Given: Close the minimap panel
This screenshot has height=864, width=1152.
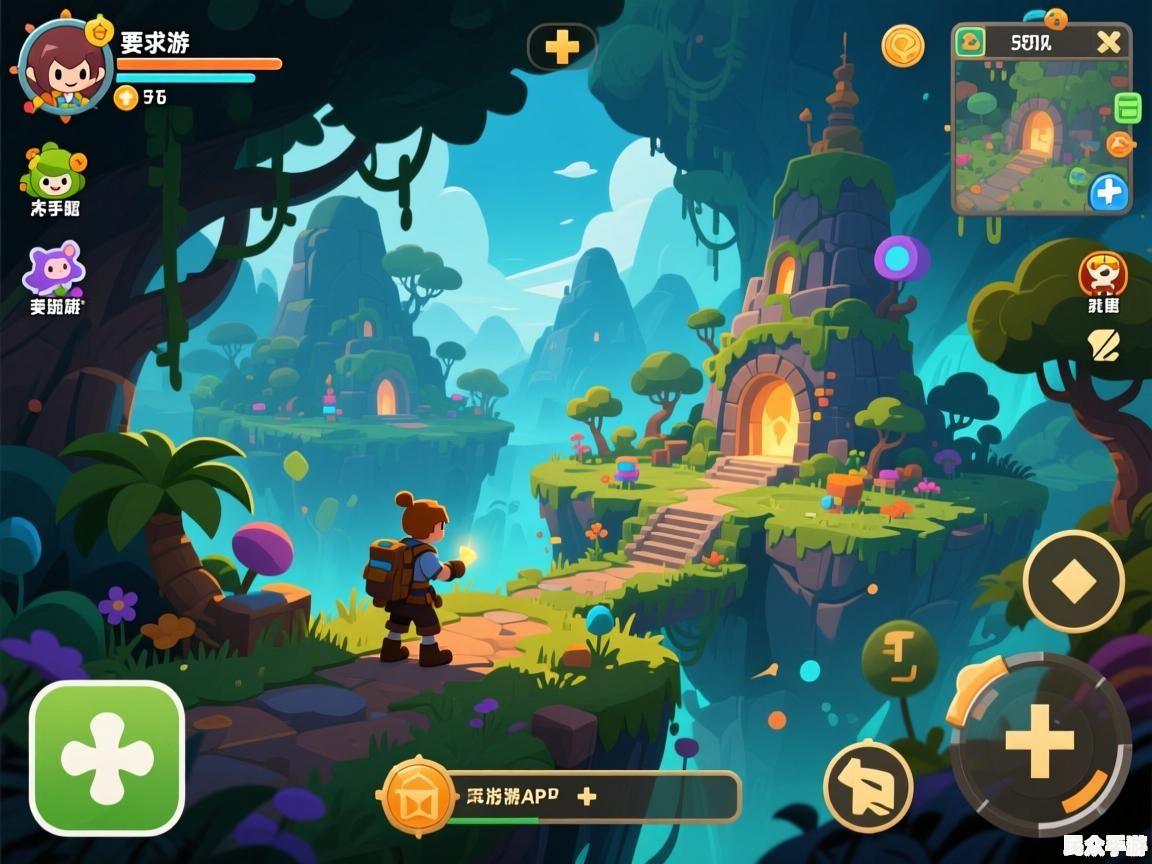Looking at the screenshot, I should [1108, 42].
